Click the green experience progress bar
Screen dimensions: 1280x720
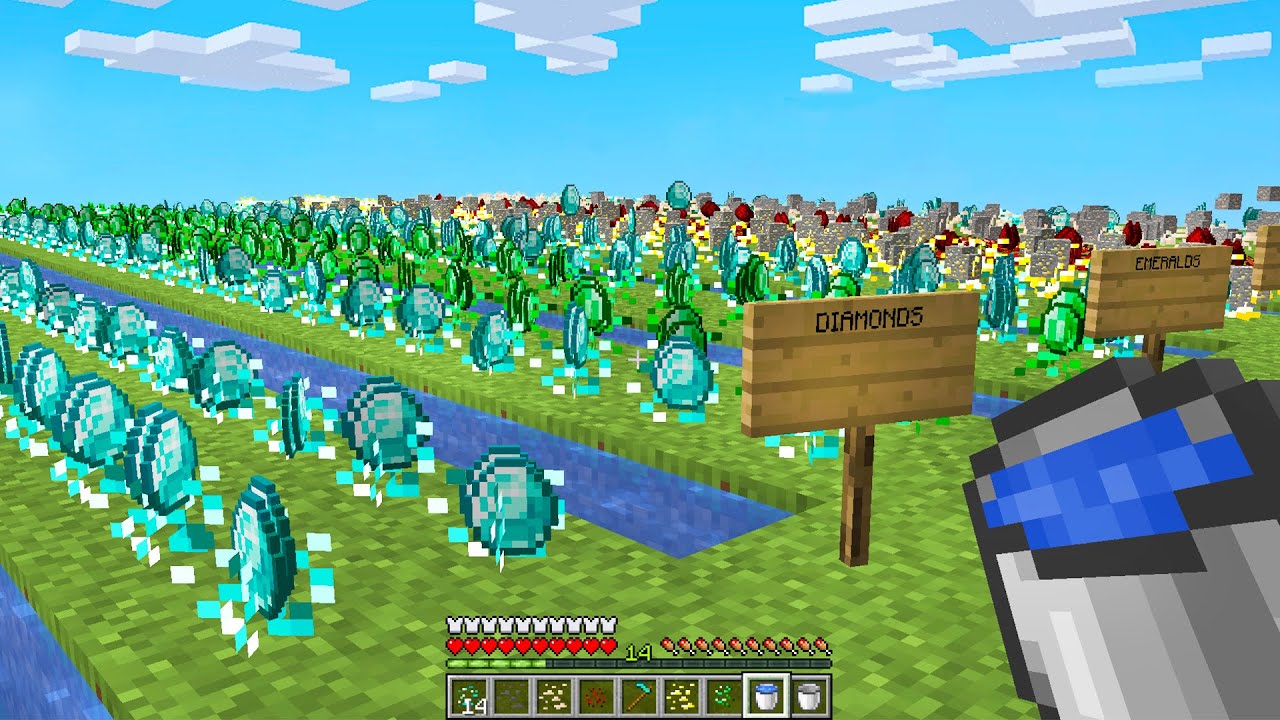tap(495, 663)
